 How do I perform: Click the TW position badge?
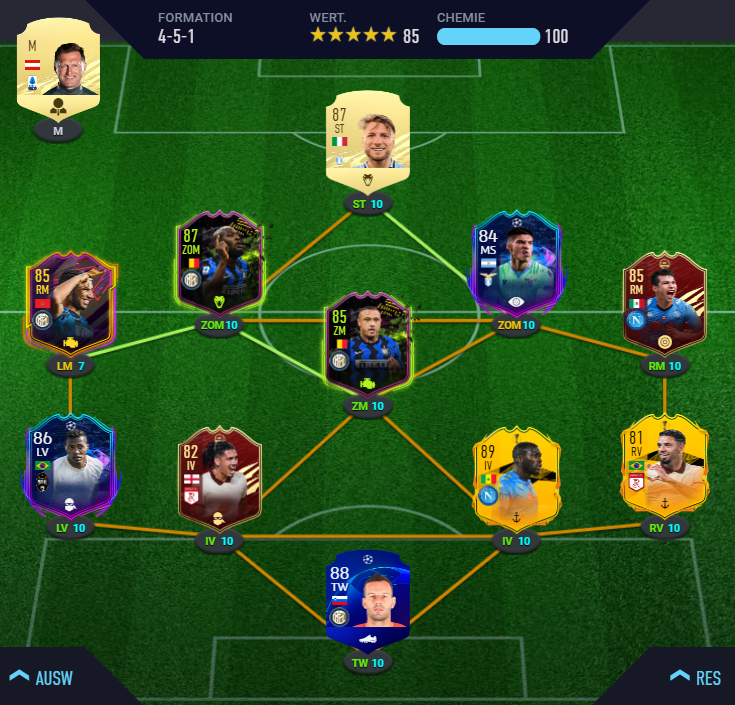click(x=367, y=662)
